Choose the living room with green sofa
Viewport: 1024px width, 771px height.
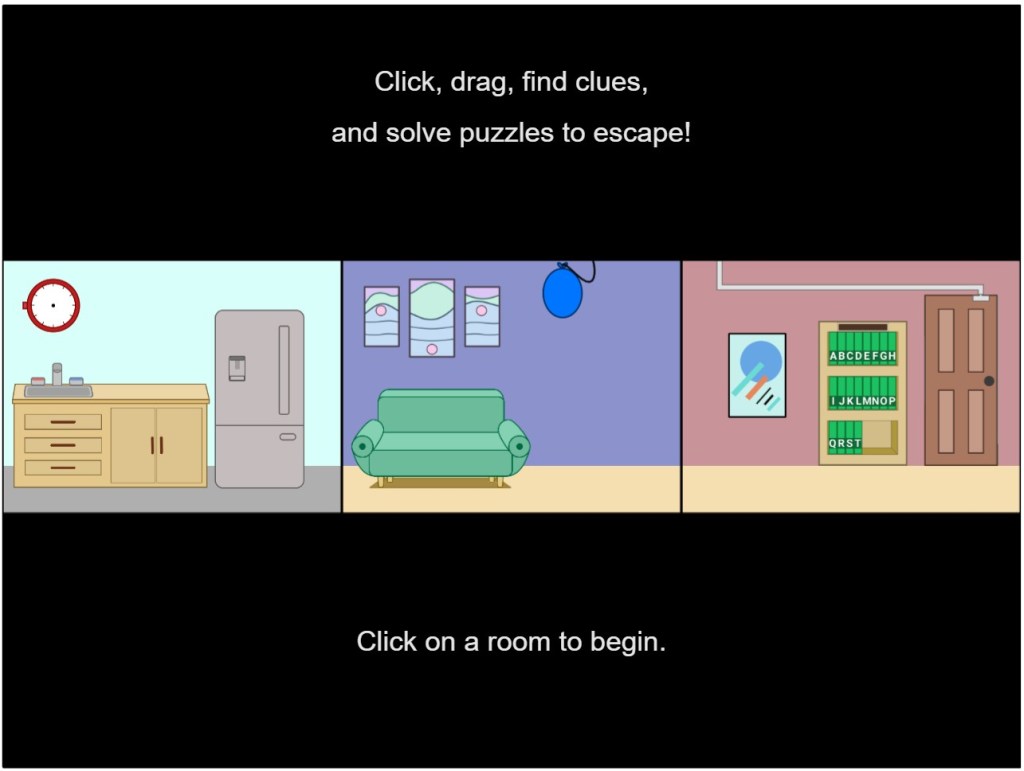[x=511, y=387]
